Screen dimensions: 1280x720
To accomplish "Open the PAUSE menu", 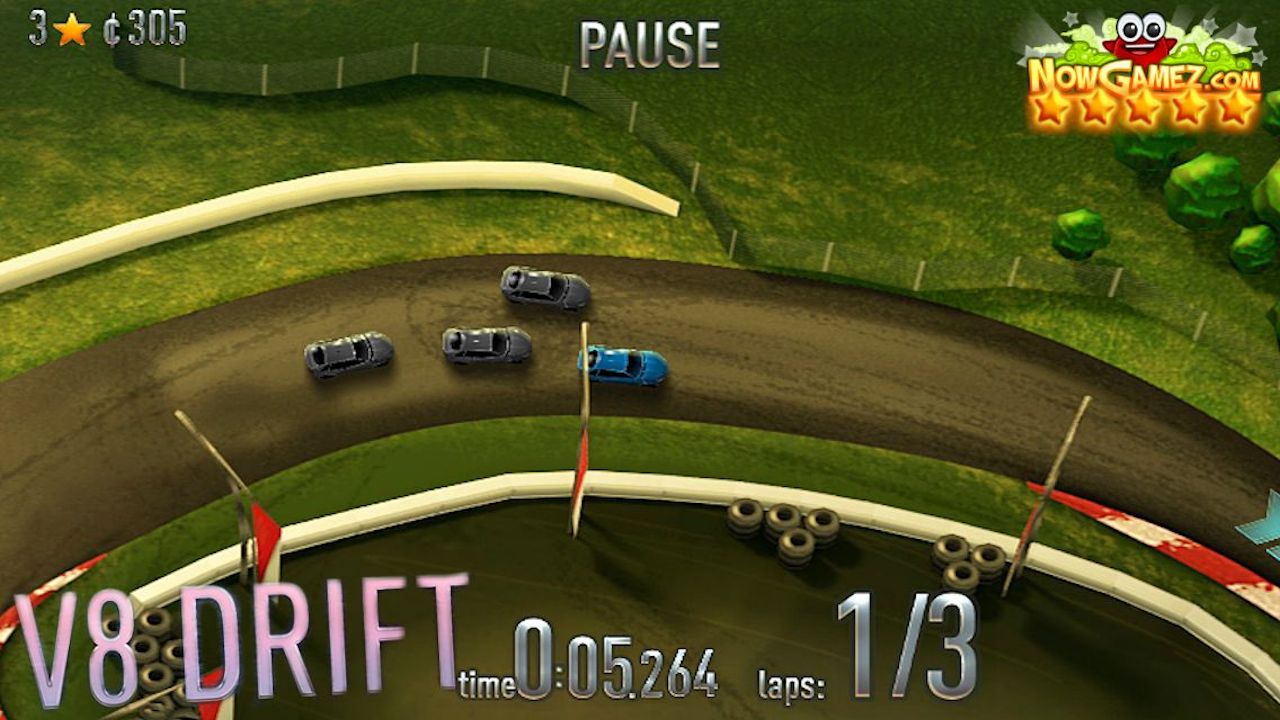I will (650, 40).
